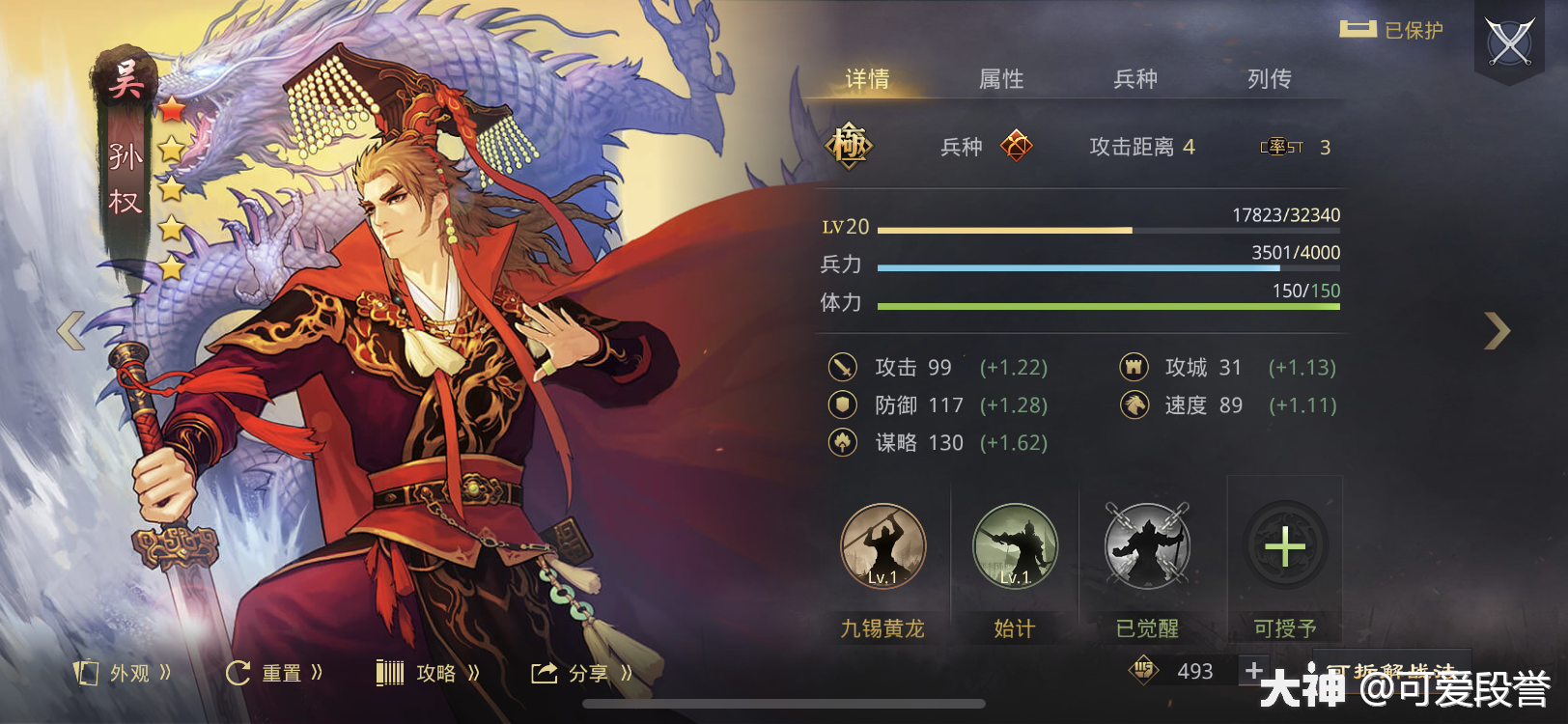Click the sword icon beside 攻击 stat
Screen dimensions: 1568x724
click(842, 367)
